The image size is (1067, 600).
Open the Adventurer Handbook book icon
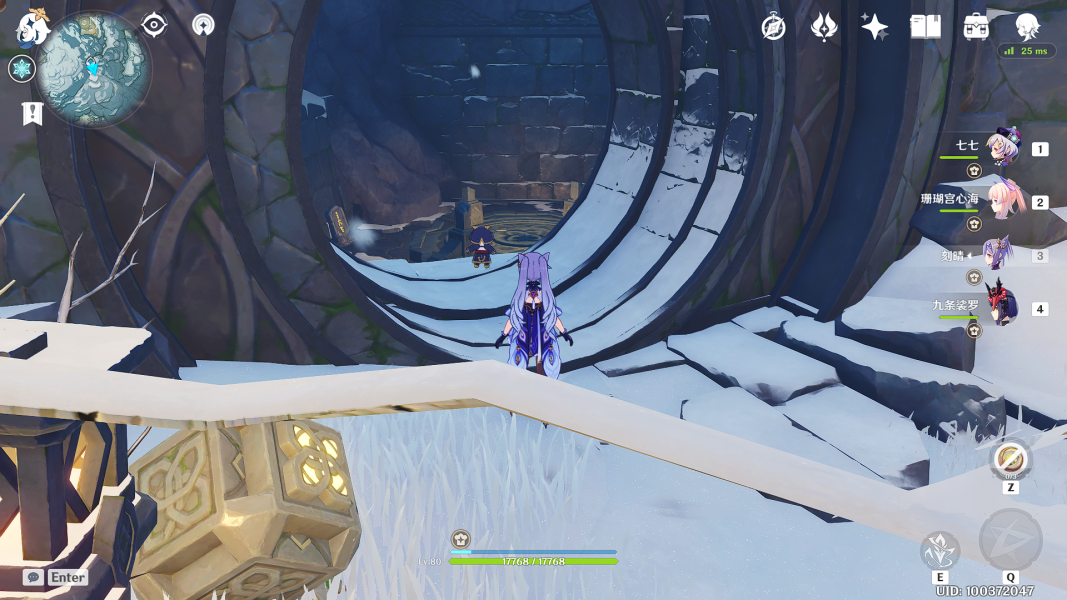(x=925, y=27)
